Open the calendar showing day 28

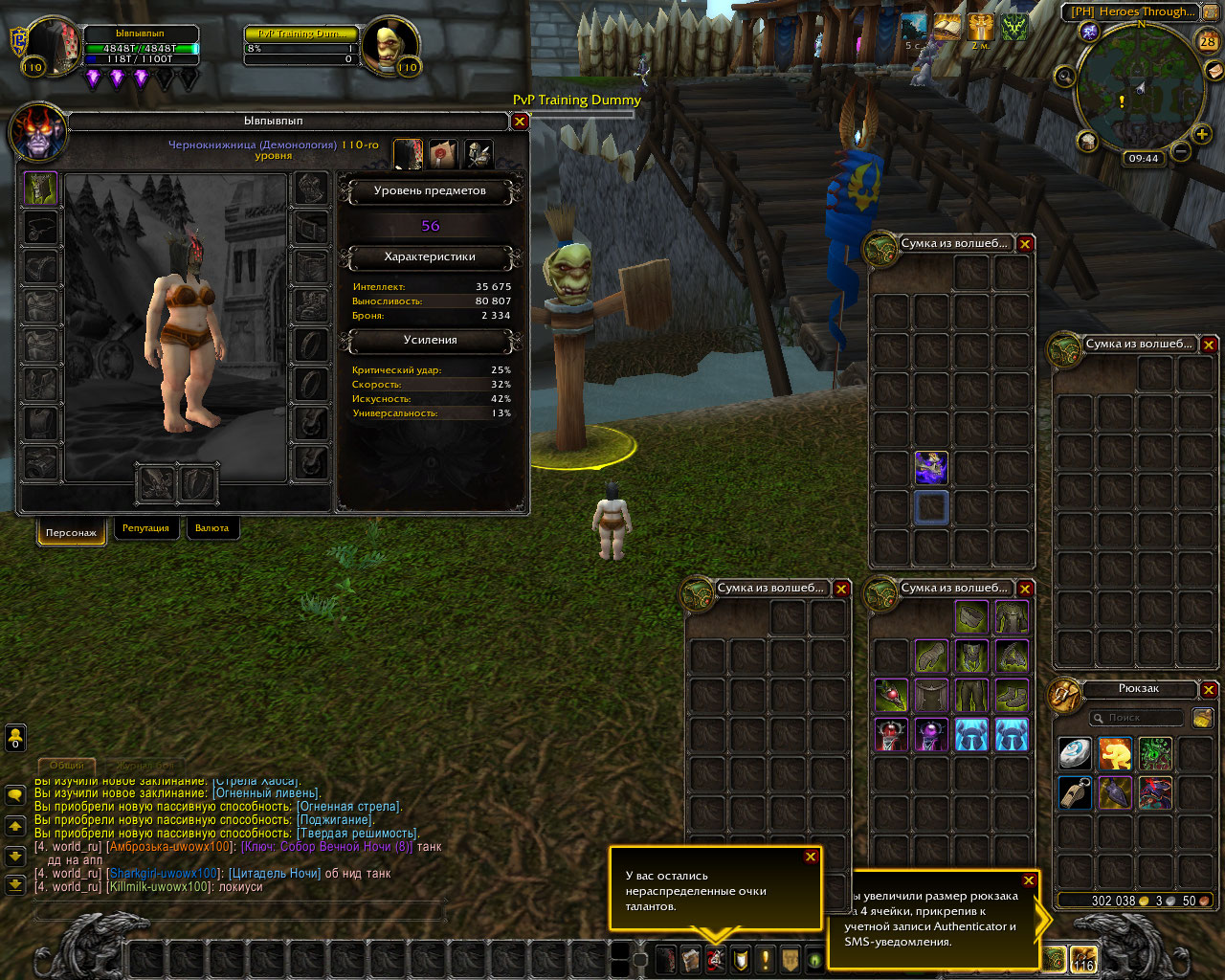(x=1208, y=41)
